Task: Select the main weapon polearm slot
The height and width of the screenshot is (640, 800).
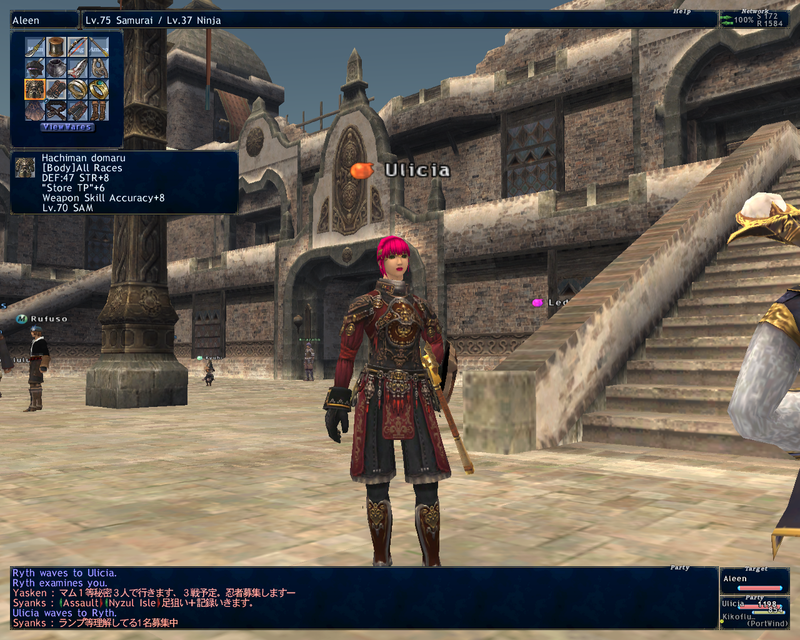Action: 34,47
